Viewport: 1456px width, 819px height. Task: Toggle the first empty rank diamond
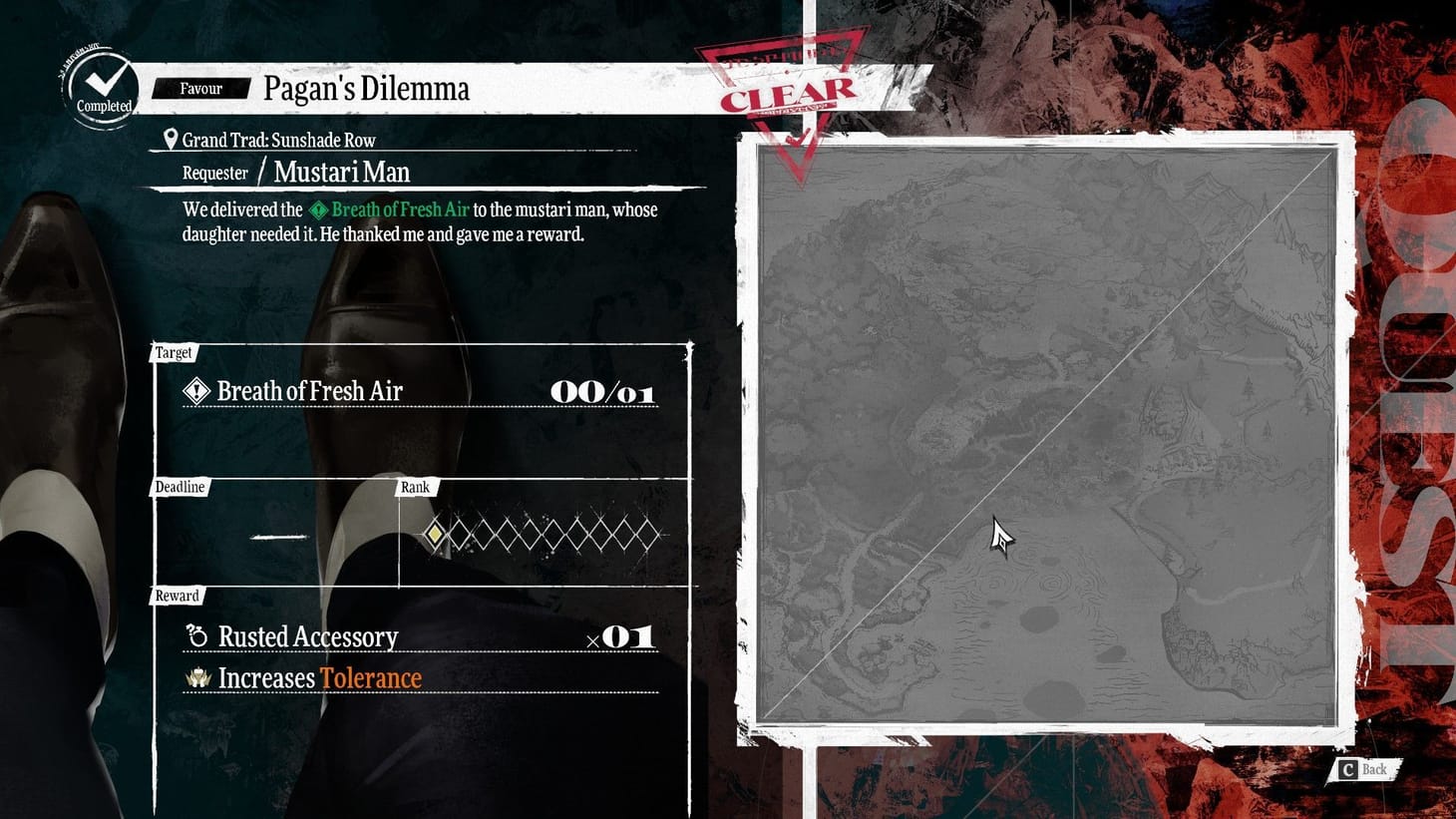[x=461, y=536]
